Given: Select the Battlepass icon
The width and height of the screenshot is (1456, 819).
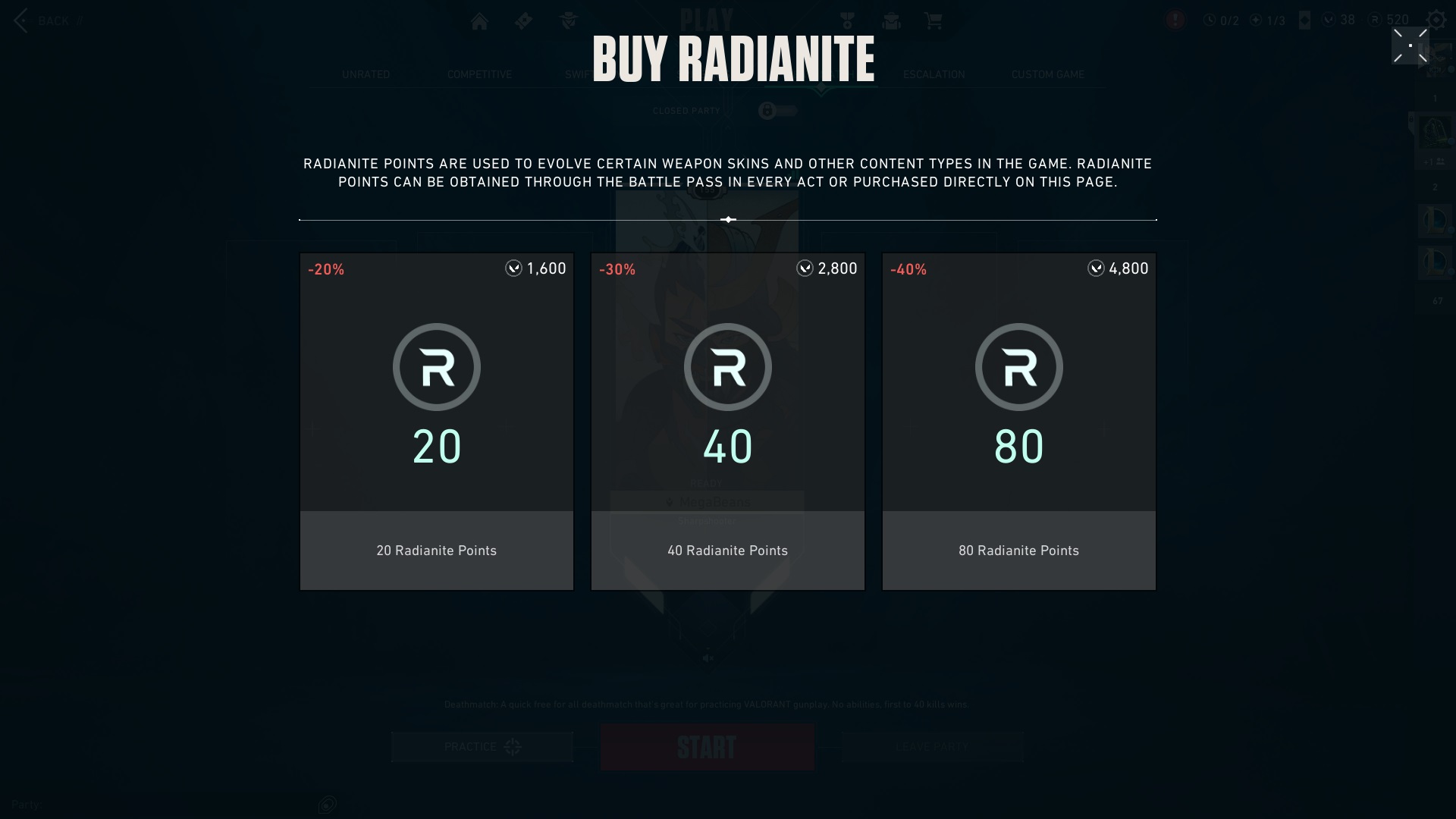Looking at the screenshot, I should [523, 20].
